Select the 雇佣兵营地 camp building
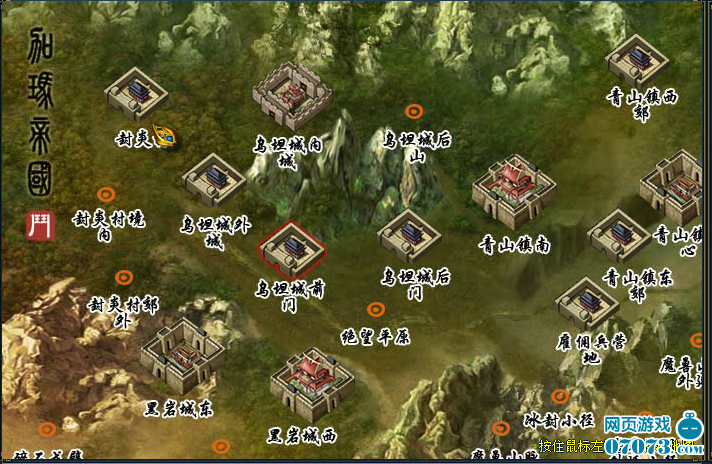The width and height of the screenshot is (712, 464). [x=587, y=304]
